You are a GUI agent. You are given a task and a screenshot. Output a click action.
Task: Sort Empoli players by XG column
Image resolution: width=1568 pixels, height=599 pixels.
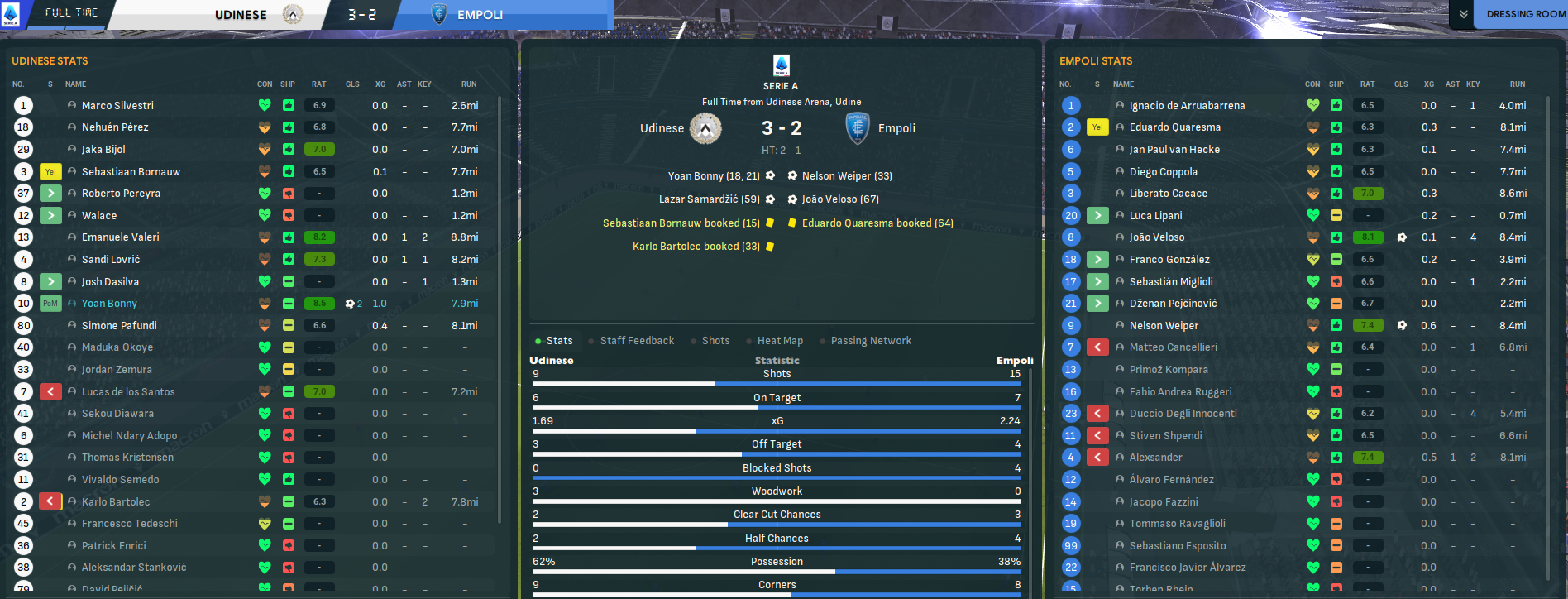point(1428,84)
